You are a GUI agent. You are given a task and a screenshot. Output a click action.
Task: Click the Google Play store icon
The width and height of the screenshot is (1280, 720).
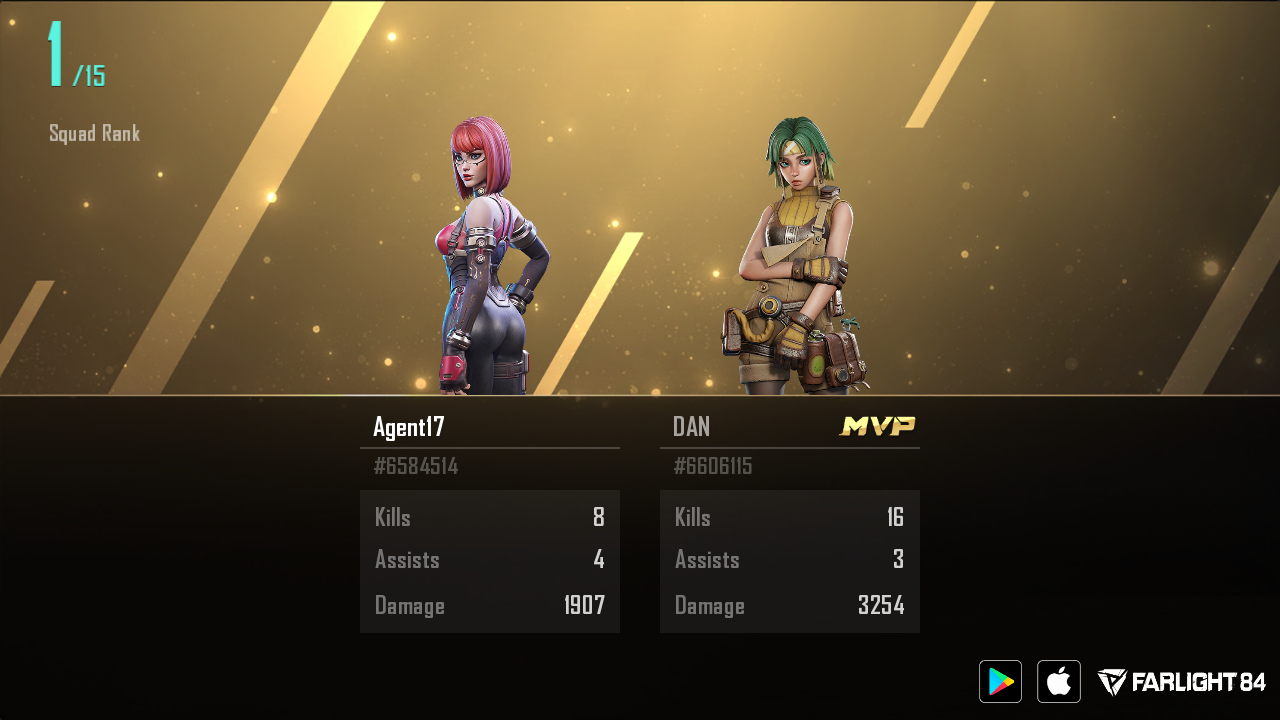[x=999, y=681]
